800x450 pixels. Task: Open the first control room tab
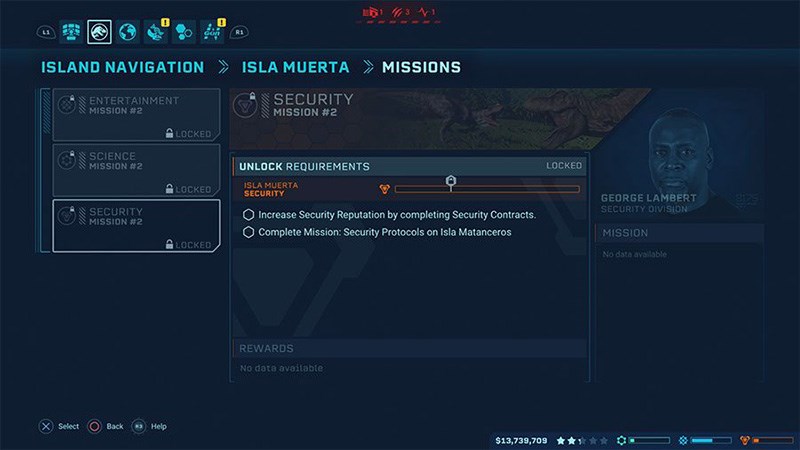[71, 33]
